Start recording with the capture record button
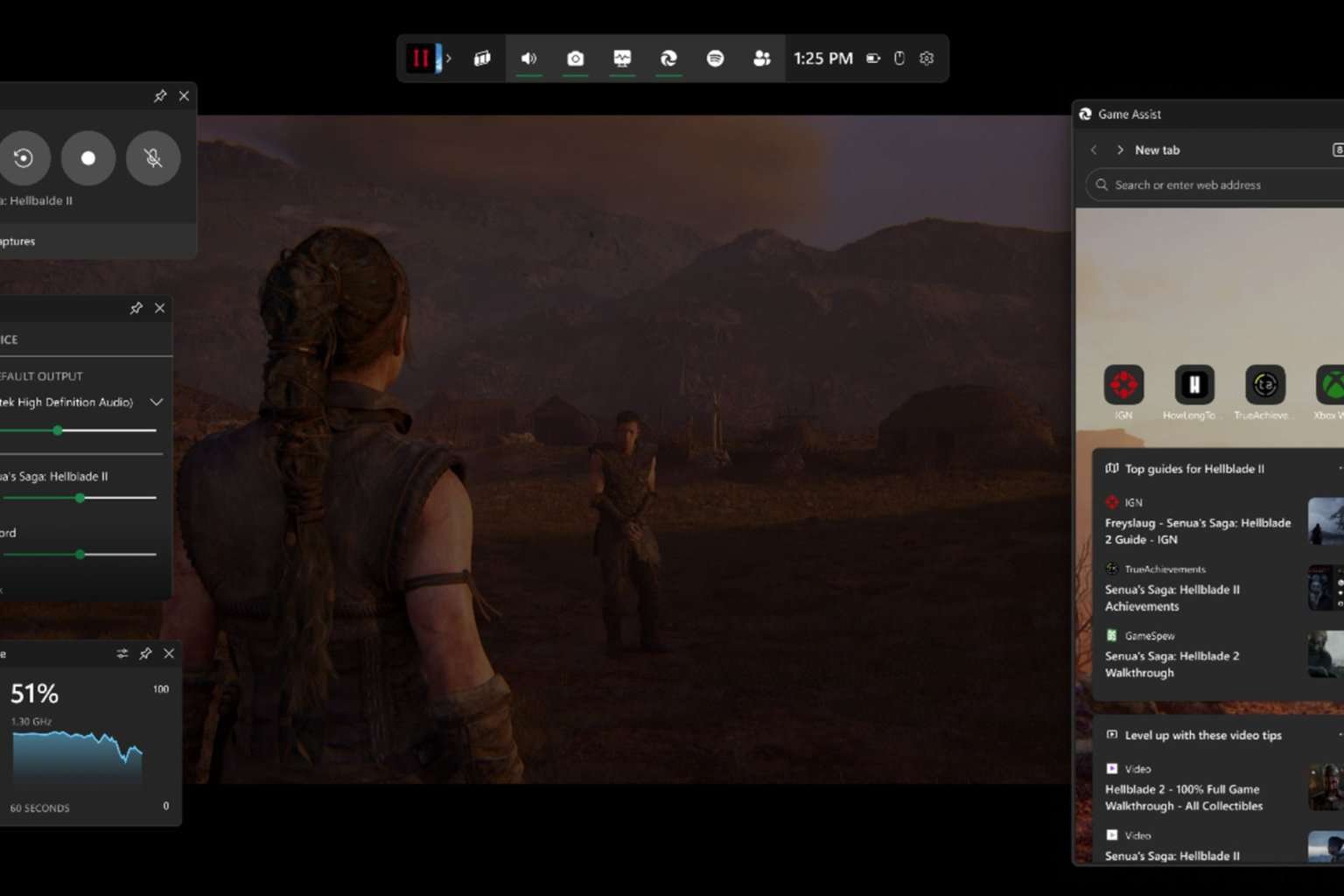 click(x=87, y=158)
